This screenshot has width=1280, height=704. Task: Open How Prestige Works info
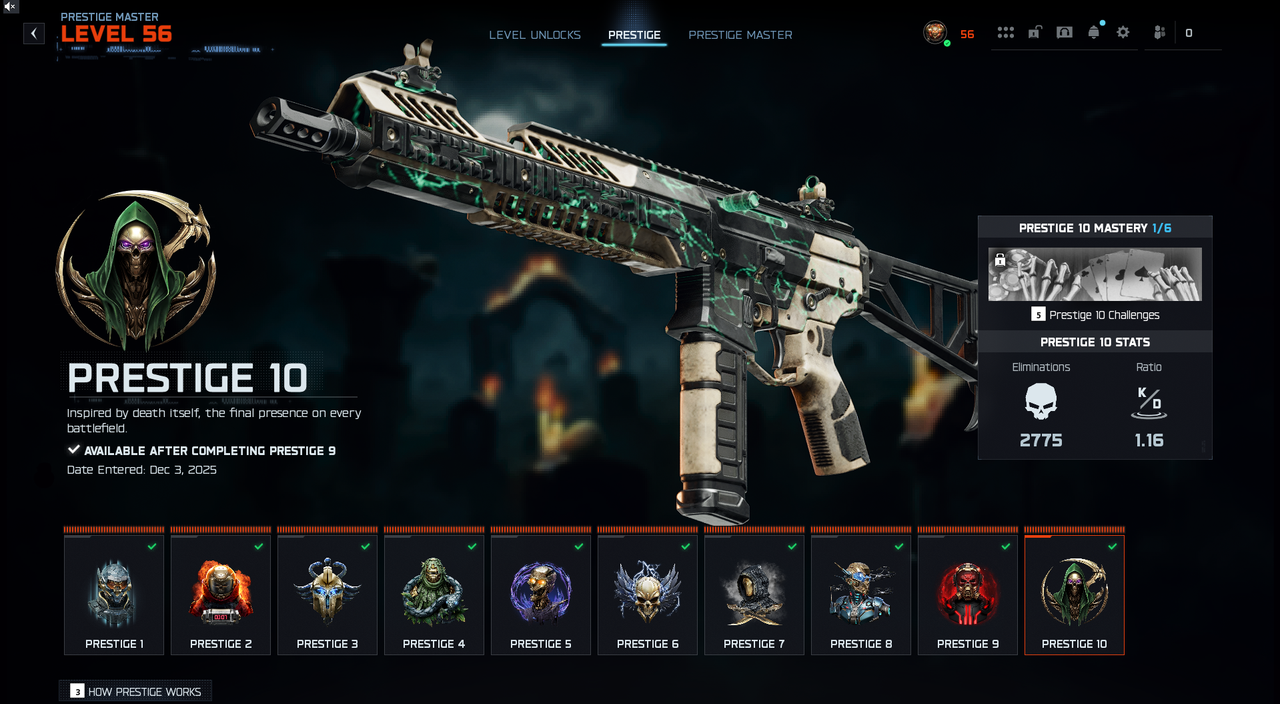click(136, 691)
